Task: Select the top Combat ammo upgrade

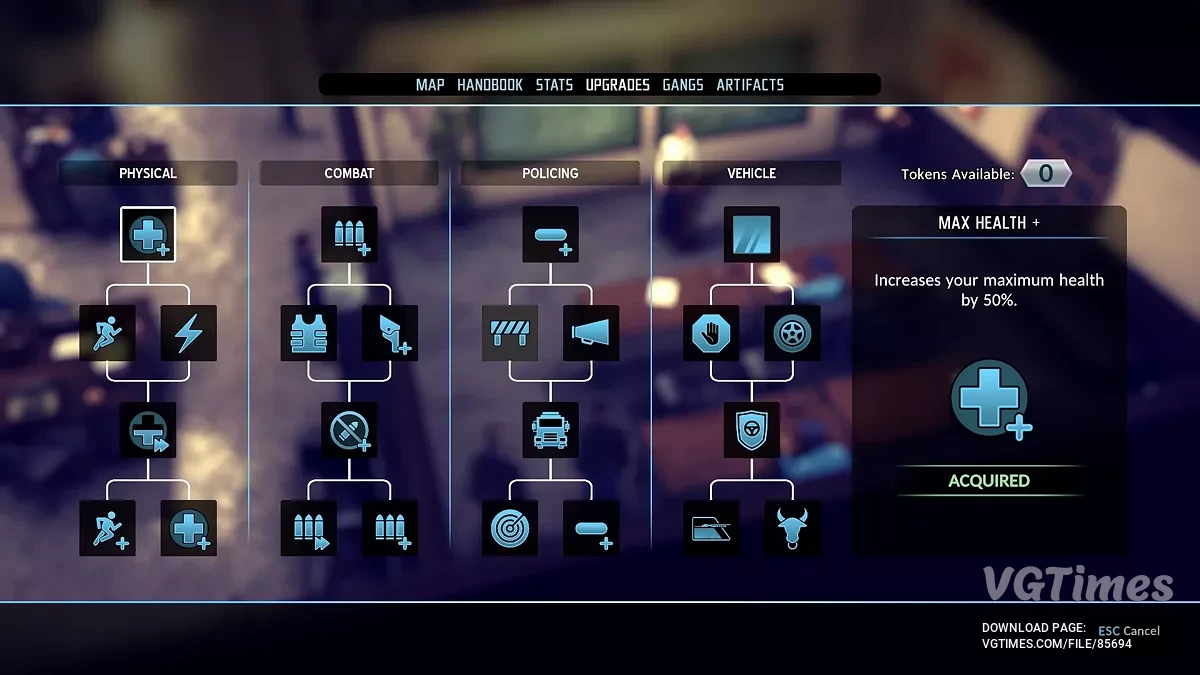Action: click(349, 235)
